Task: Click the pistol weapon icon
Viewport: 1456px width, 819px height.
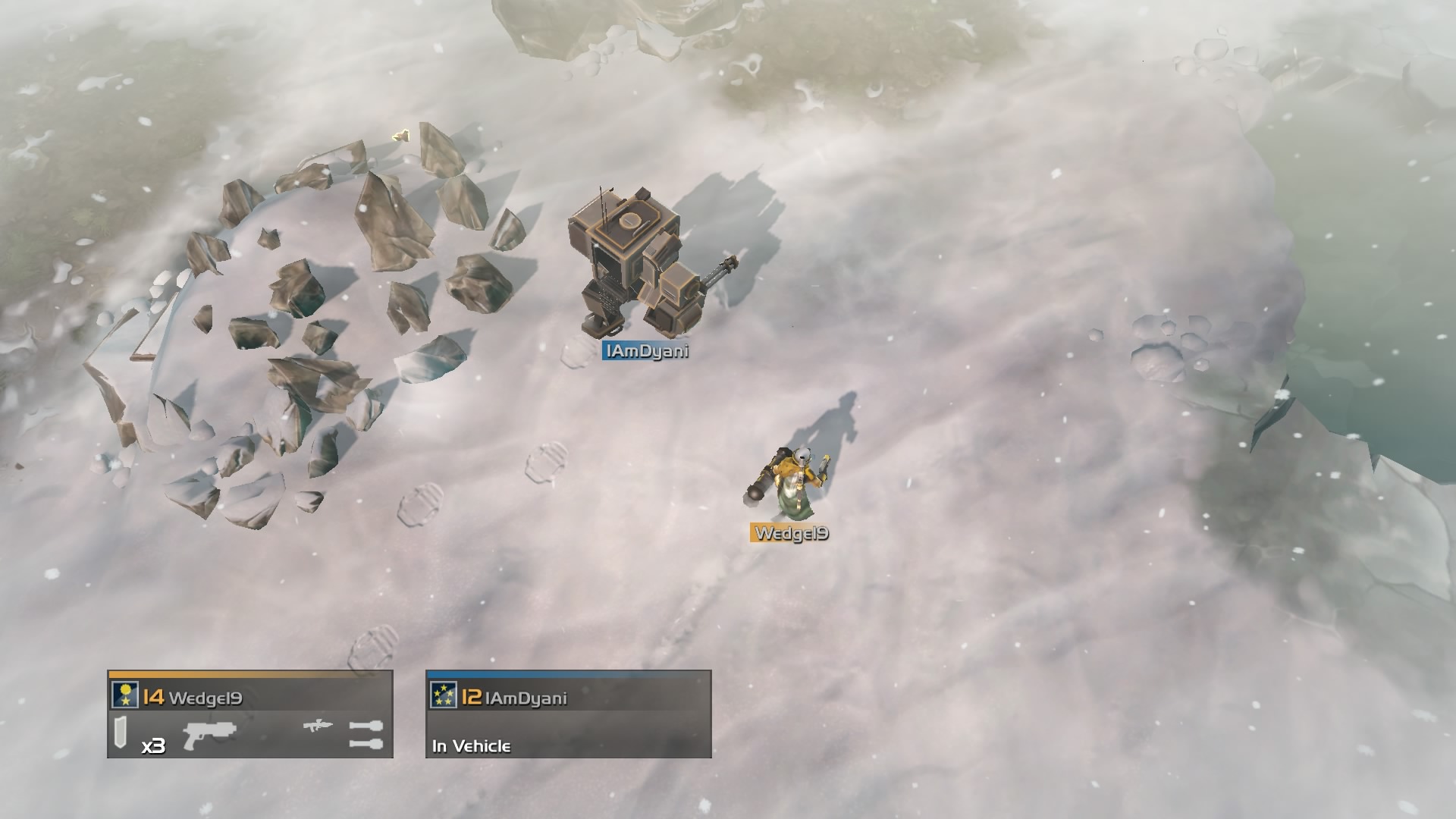Action: pyautogui.click(x=209, y=733)
